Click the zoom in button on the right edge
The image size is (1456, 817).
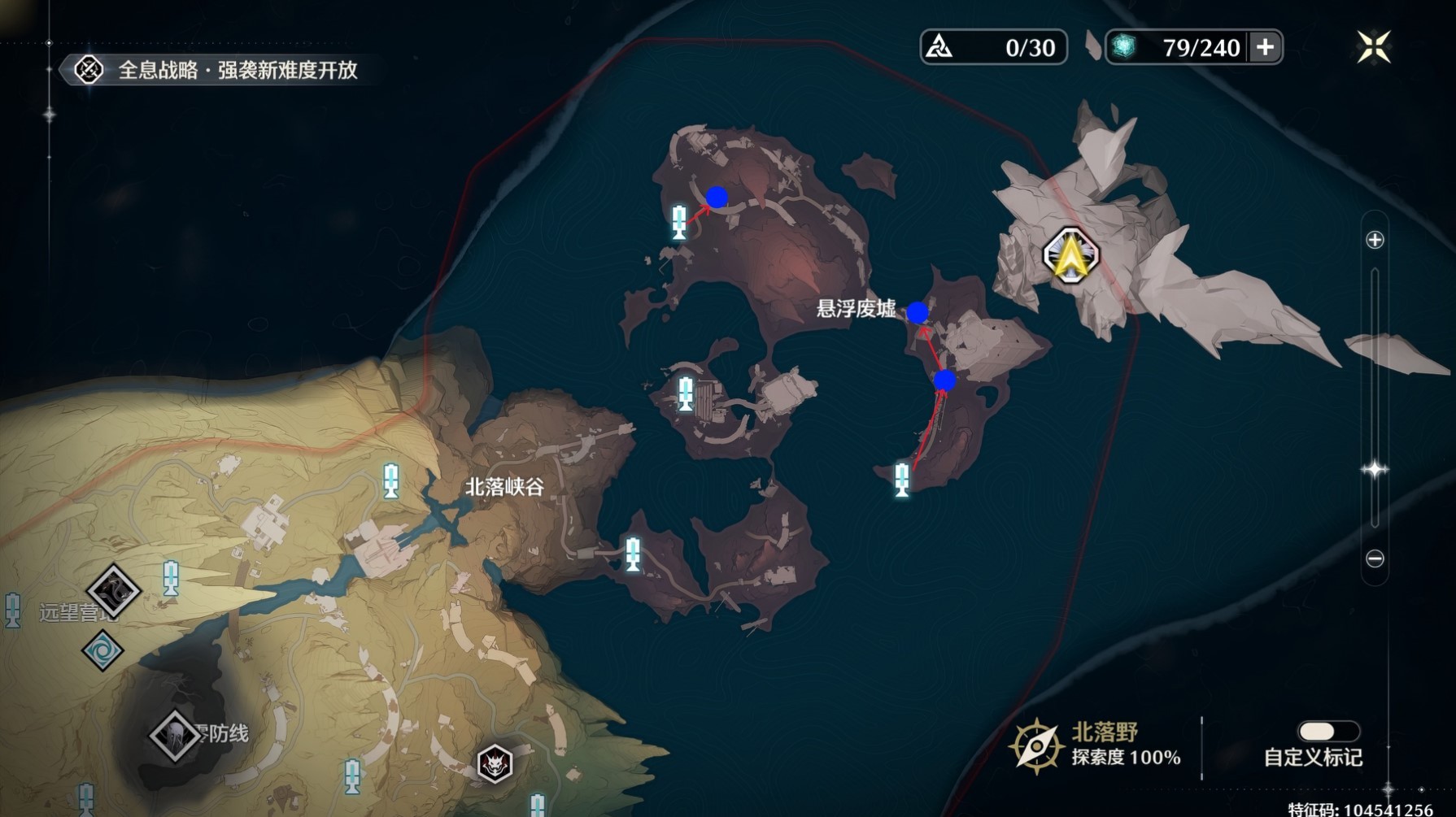pos(1374,240)
